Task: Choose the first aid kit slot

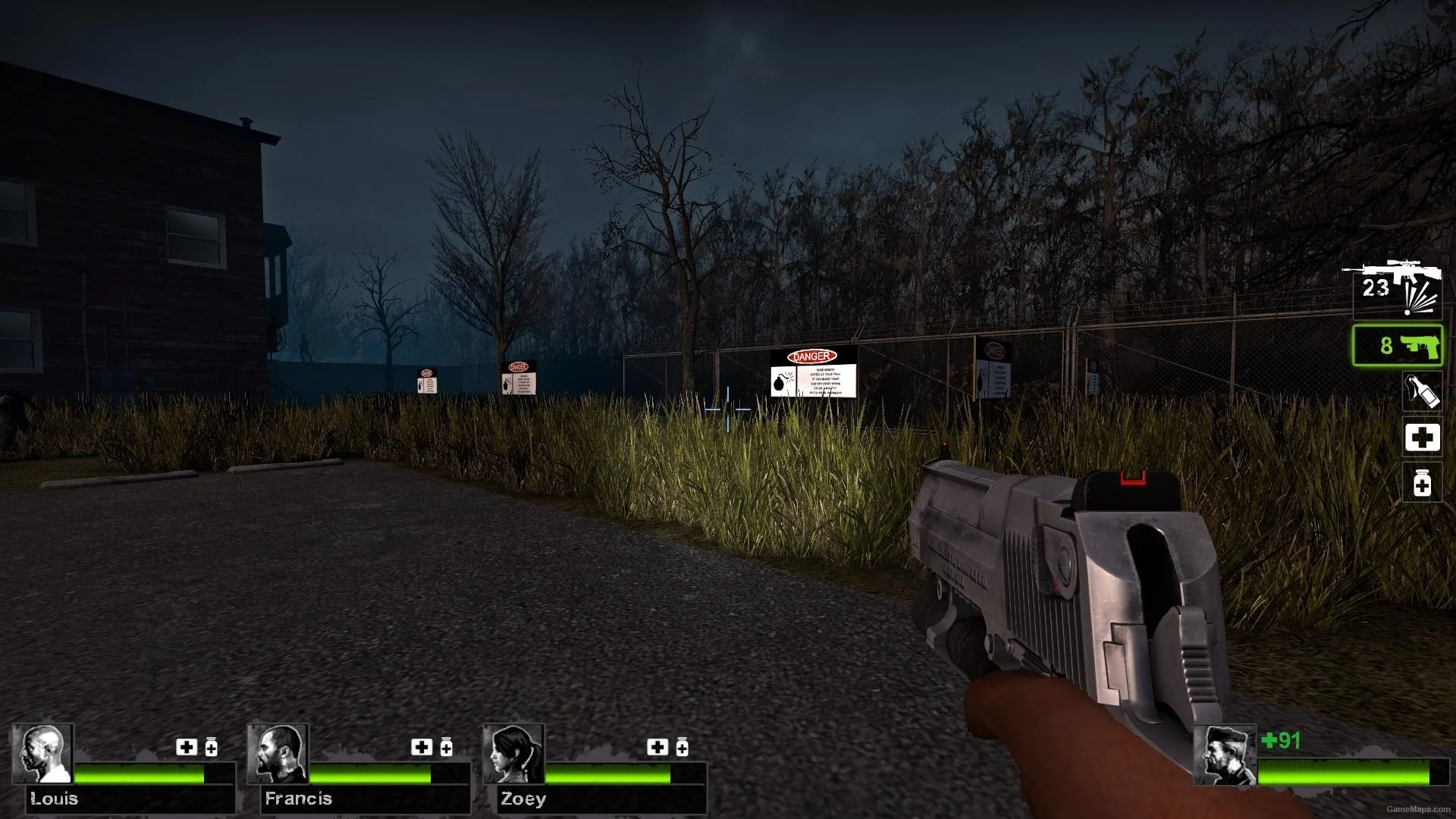Action: (x=1422, y=438)
